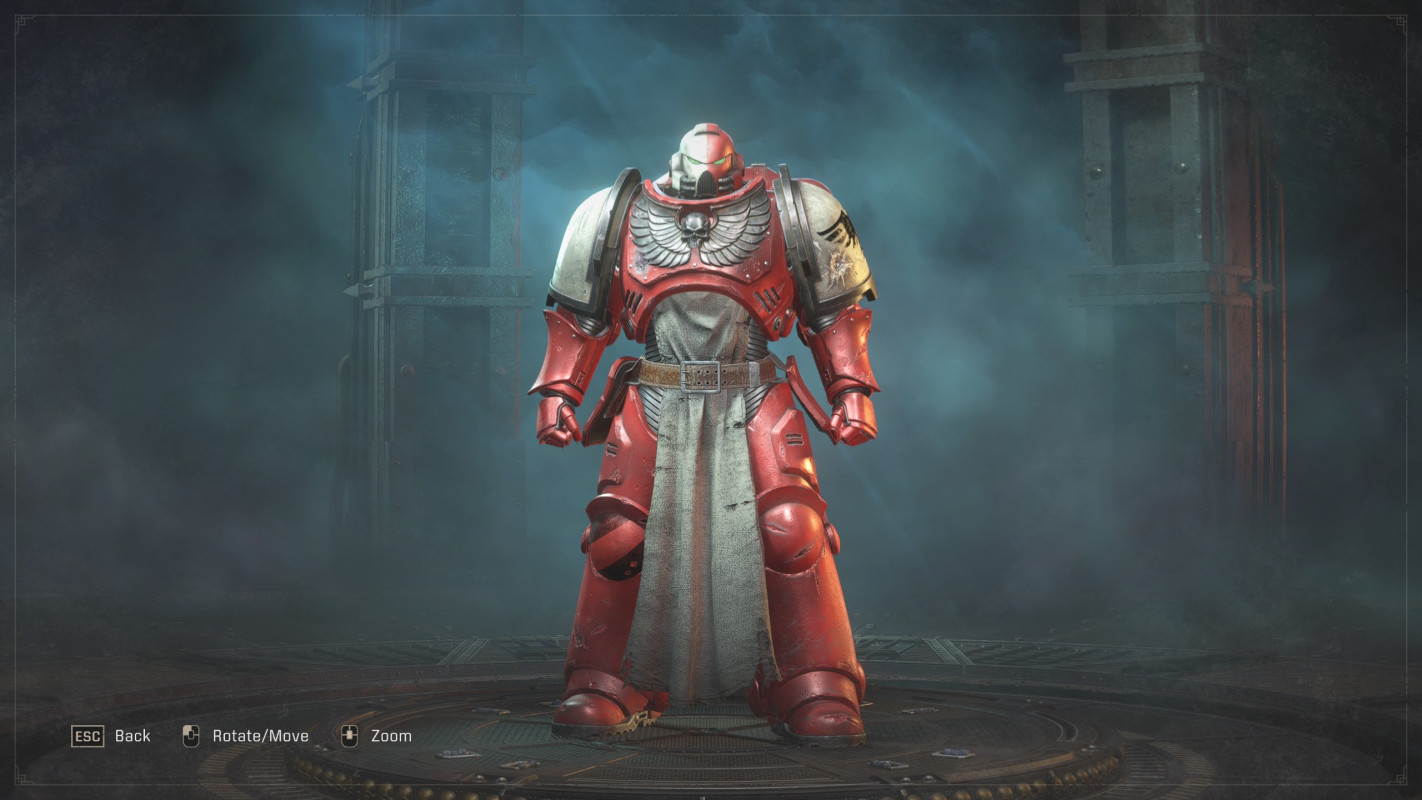Click the Zoom mouse icon
This screenshot has height=800, width=1422.
coord(351,735)
